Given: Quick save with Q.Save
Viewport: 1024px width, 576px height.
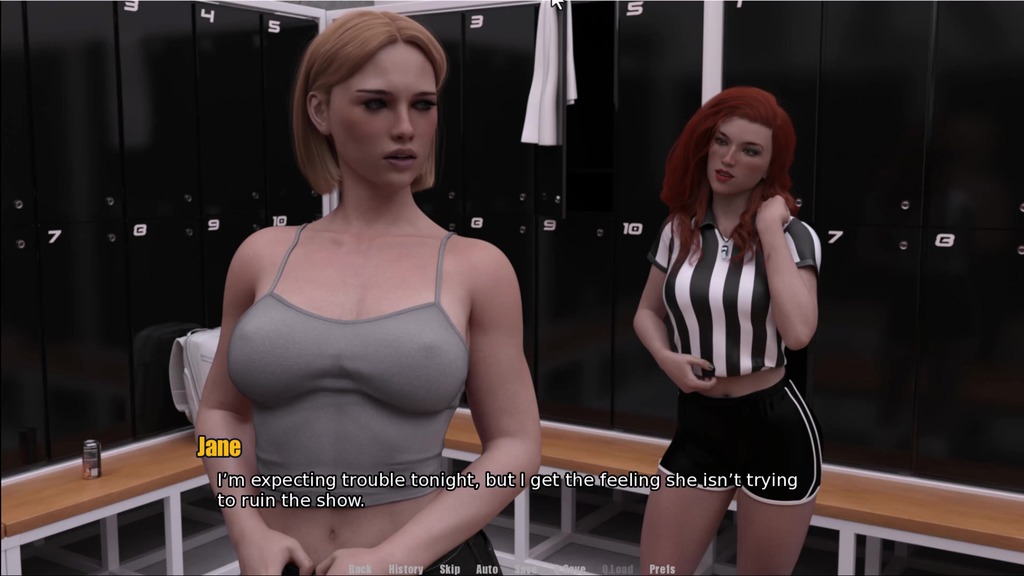Looking at the screenshot, I should (x=570, y=569).
